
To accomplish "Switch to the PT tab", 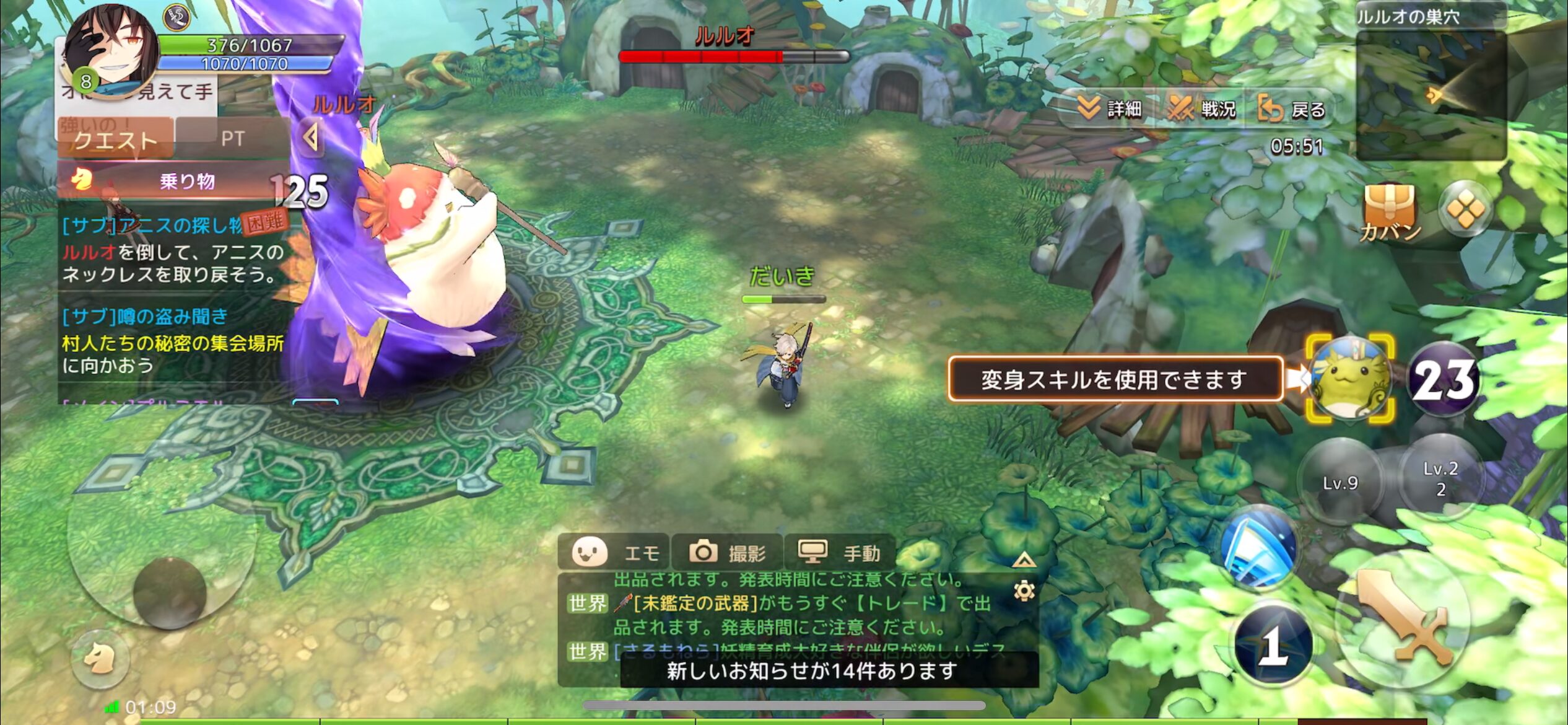I will (x=233, y=139).
